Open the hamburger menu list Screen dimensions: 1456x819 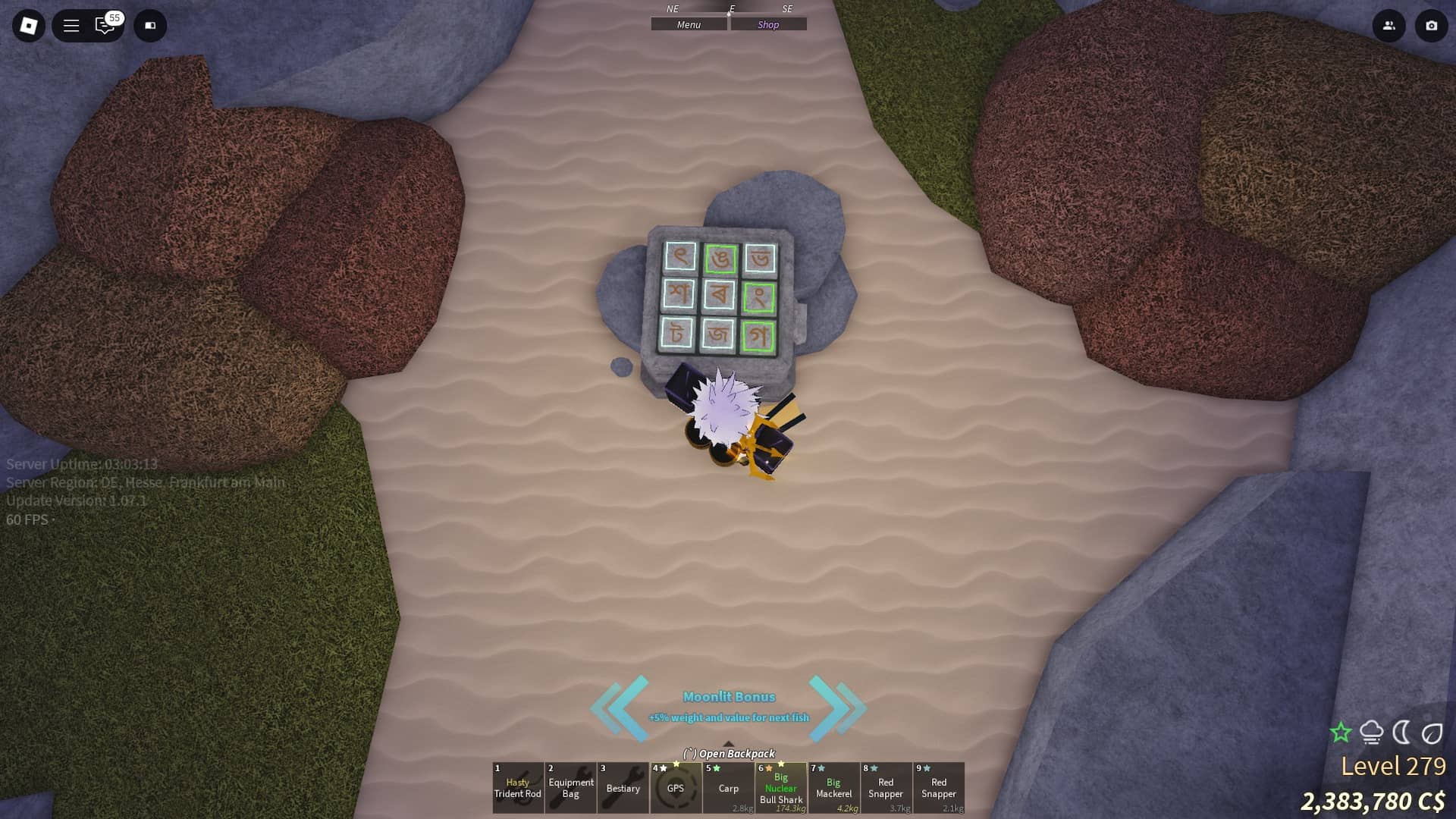[x=71, y=25]
